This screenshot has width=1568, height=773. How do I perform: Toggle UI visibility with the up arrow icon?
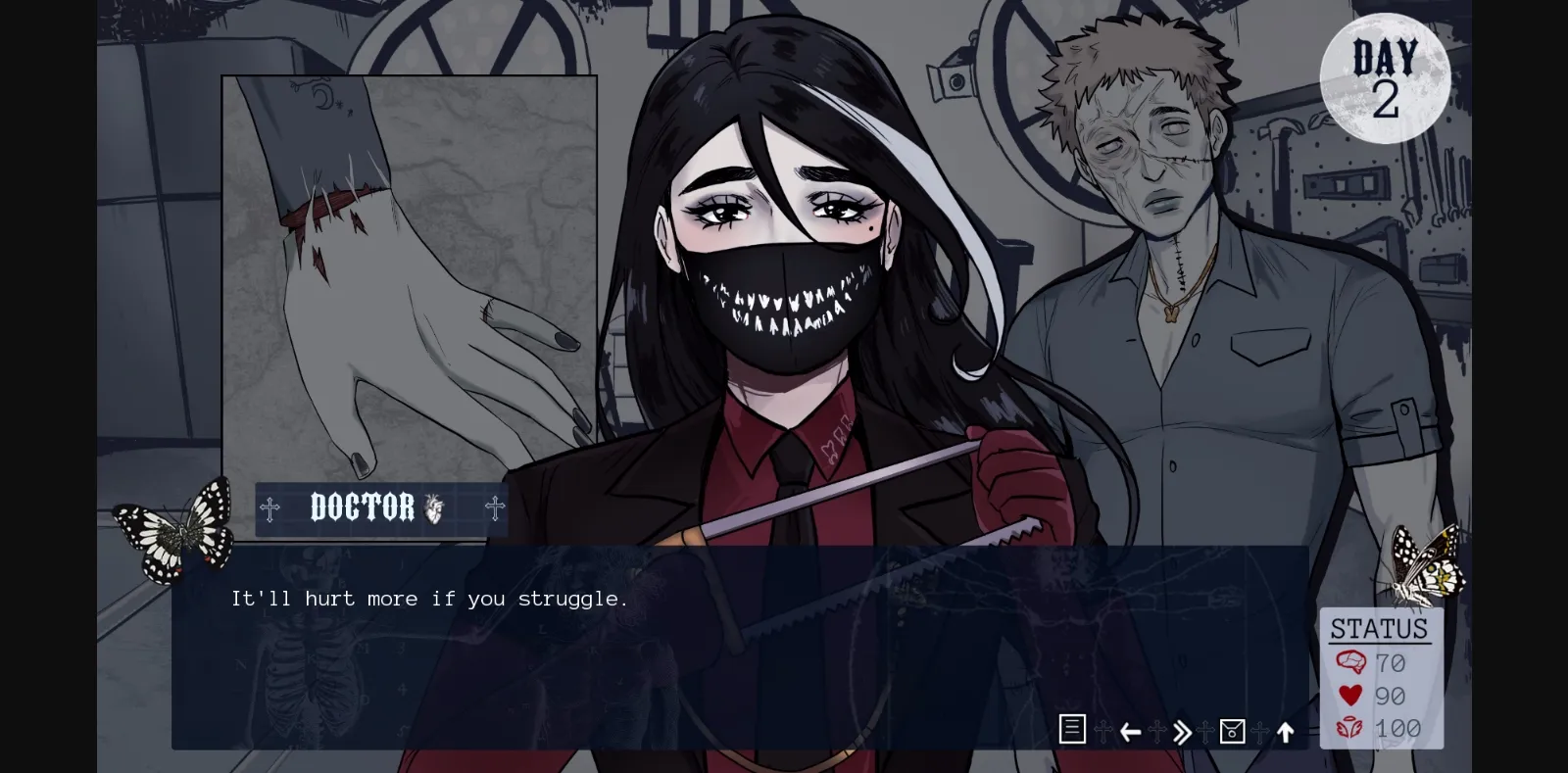[x=1285, y=731]
